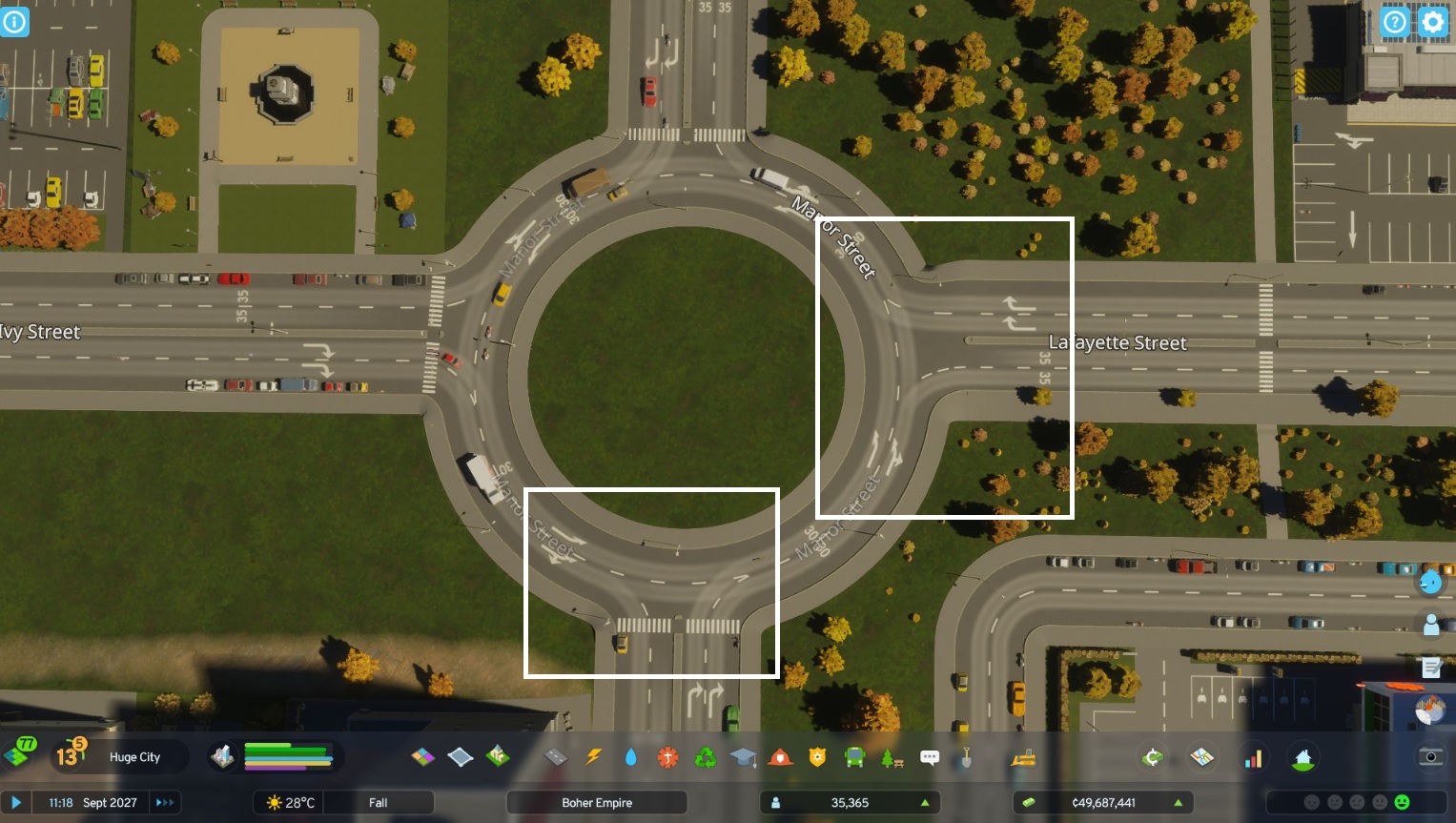Open the Healthcare menu with red cross icon
This screenshot has width=1456, height=823.
click(x=667, y=757)
